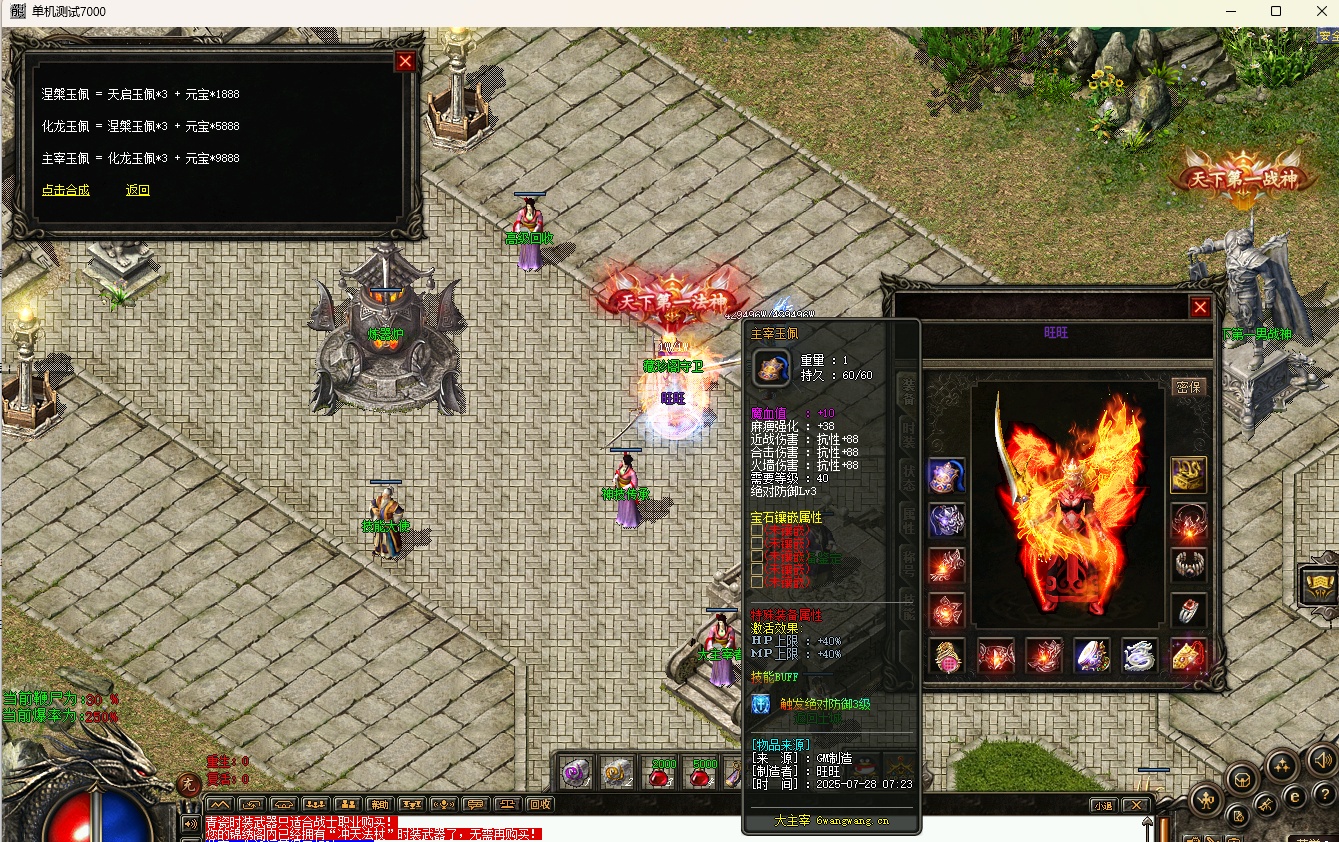Click the 点击合成 synthesis link
The width and height of the screenshot is (1339, 842).
(65, 190)
